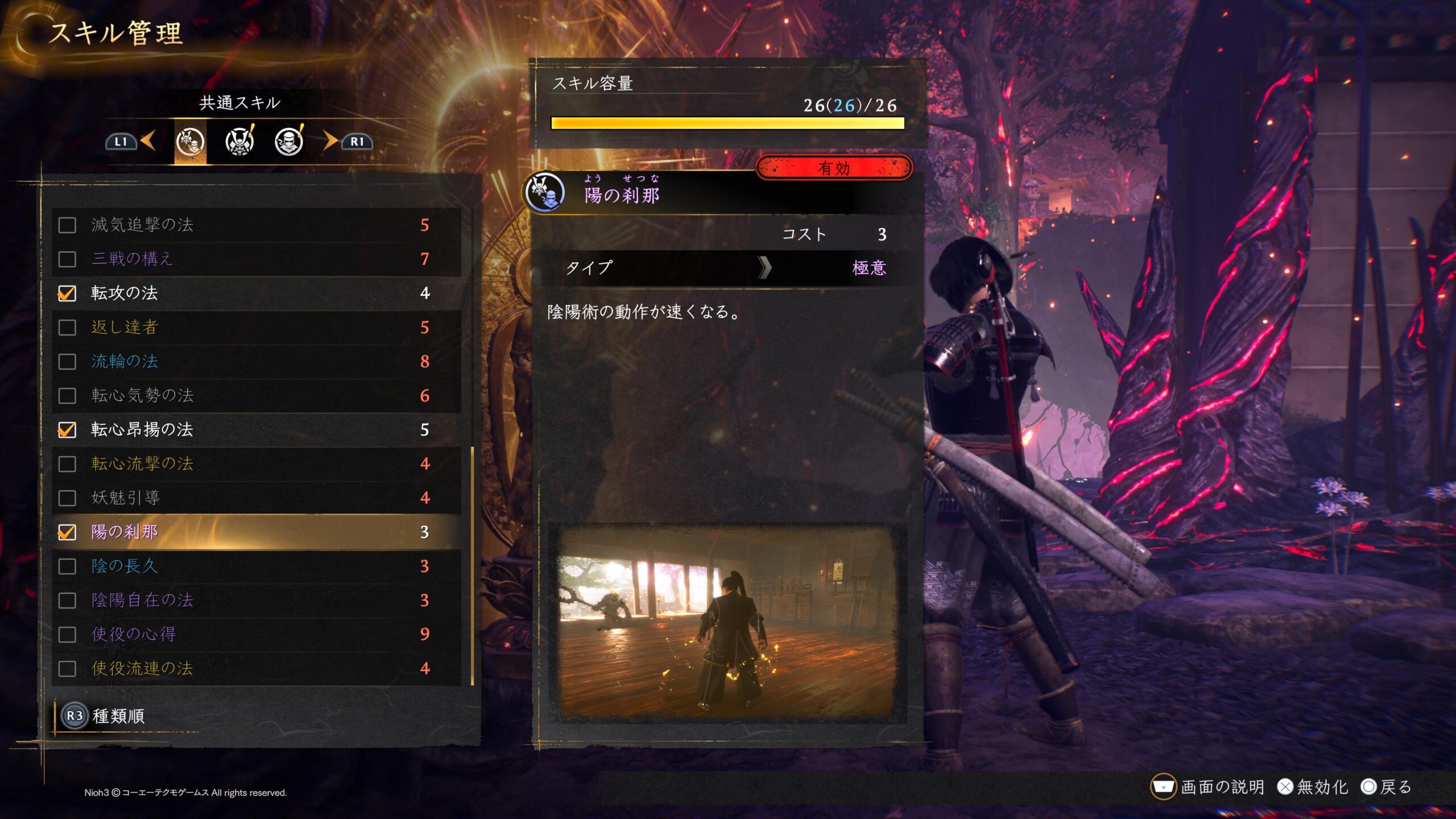Uncheck the 転攻の法 skill

pos(67,293)
